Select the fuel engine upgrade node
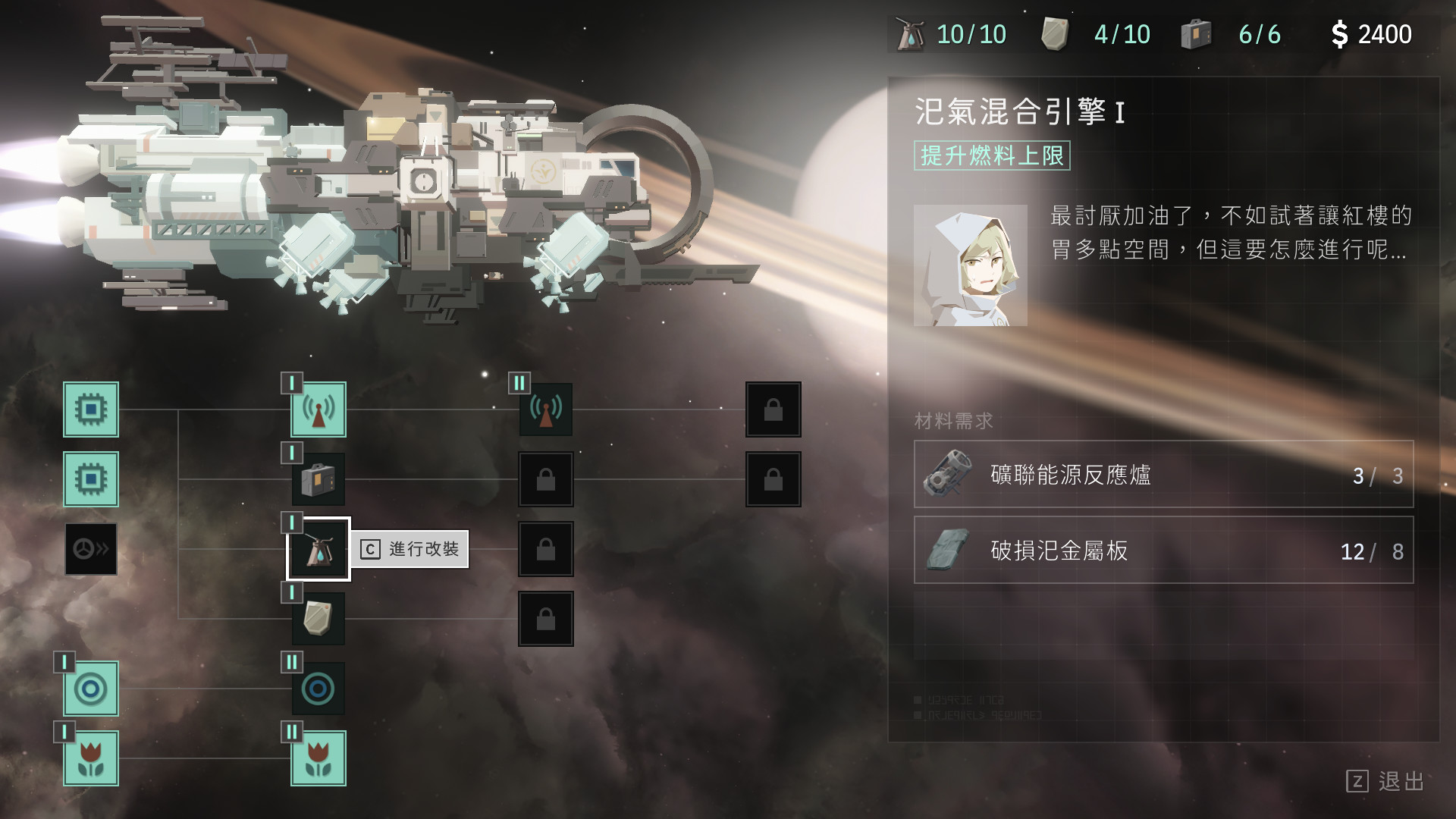The width and height of the screenshot is (1456, 819). click(x=318, y=549)
